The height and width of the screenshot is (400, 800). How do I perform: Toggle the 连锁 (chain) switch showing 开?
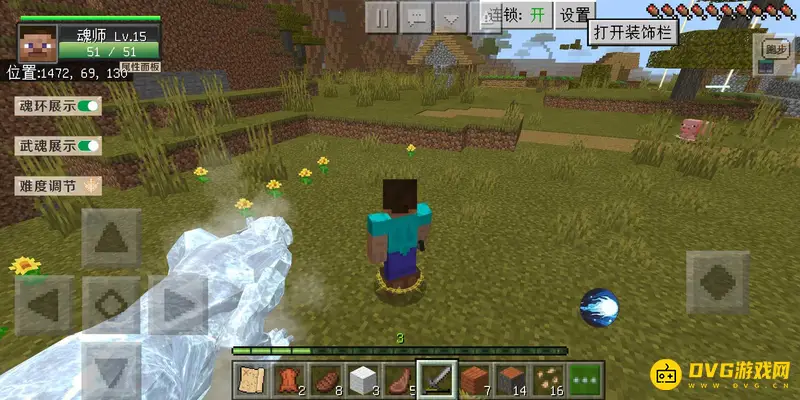coord(538,15)
